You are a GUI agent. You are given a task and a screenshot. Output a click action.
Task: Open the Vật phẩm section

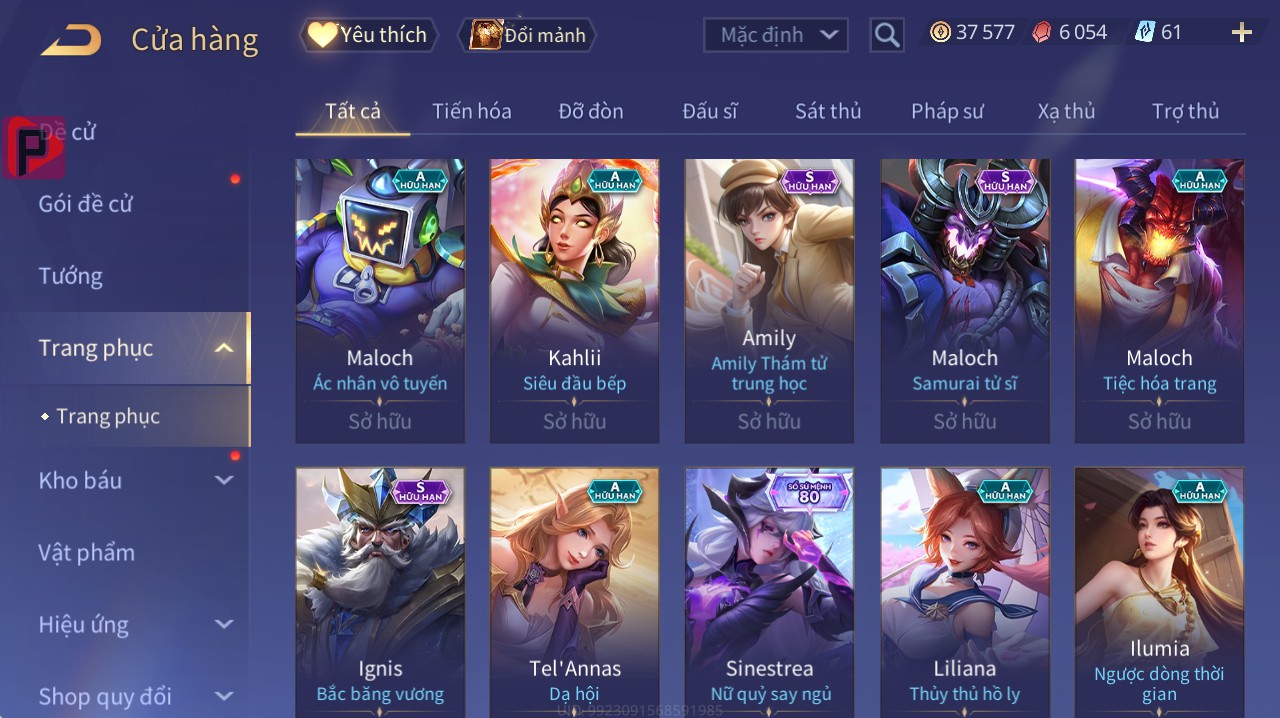coord(87,552)
